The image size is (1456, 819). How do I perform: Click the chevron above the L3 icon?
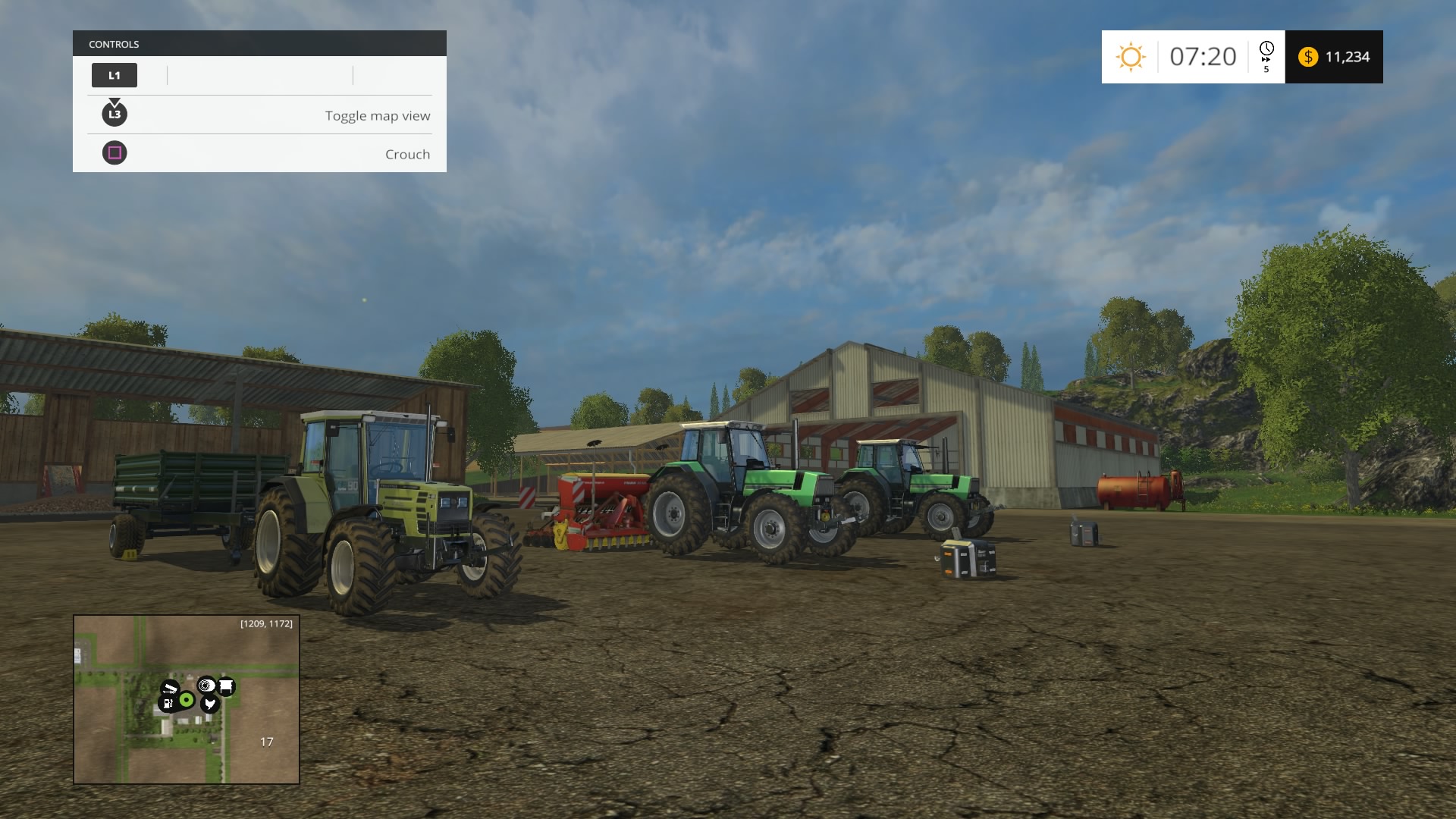pos(115,102)
